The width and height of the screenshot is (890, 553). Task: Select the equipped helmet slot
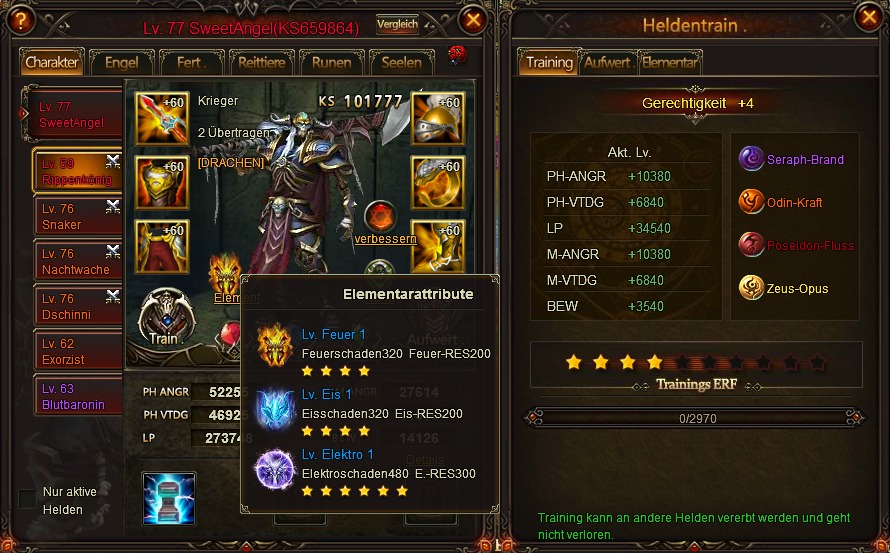[437, 119]
